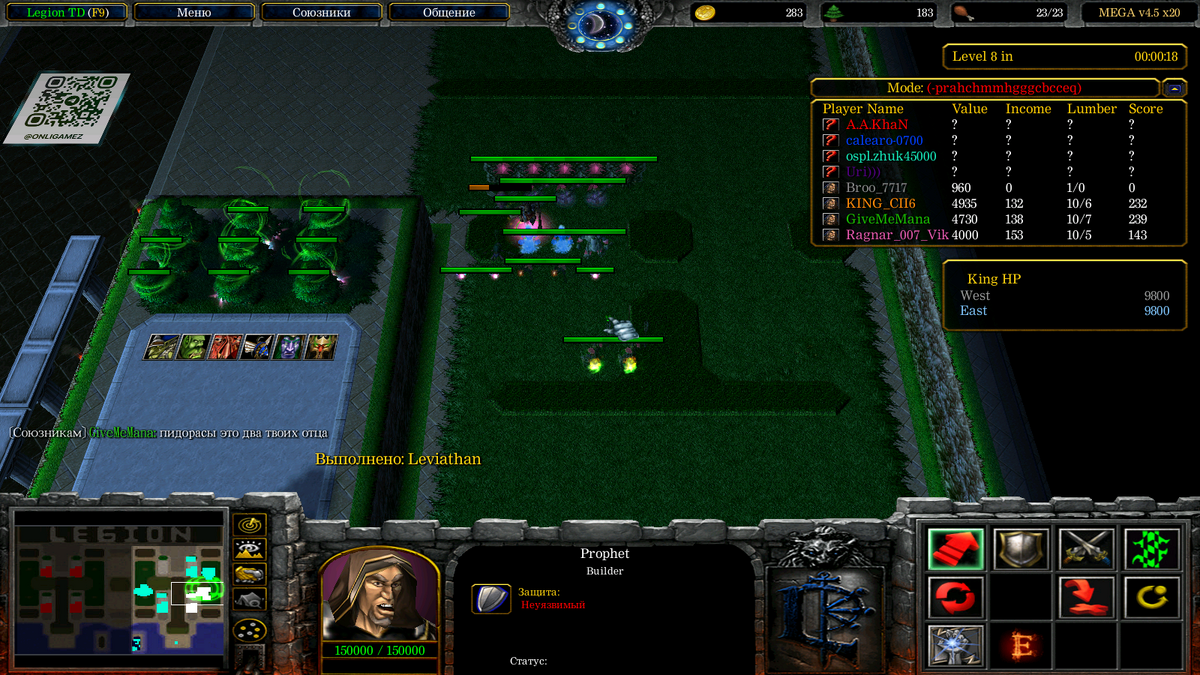The height and width of the screenshot is (675, 1200).
Task: Choose the silver shield command icon
Action: point(1021,549)
